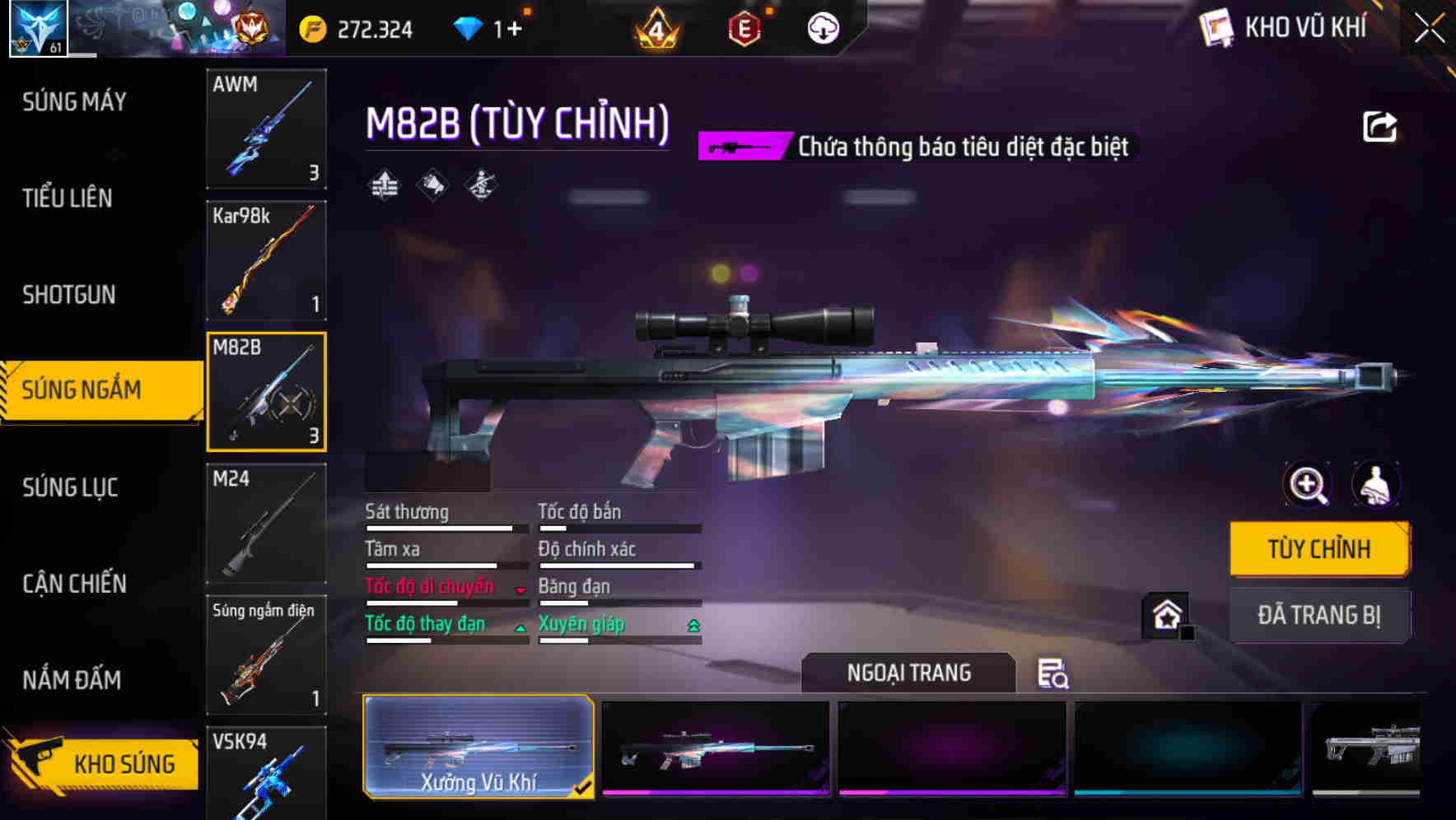Open the cloud download icon in top bar
This screenshot has height=820, width=1456.
(x=822, y=27)
